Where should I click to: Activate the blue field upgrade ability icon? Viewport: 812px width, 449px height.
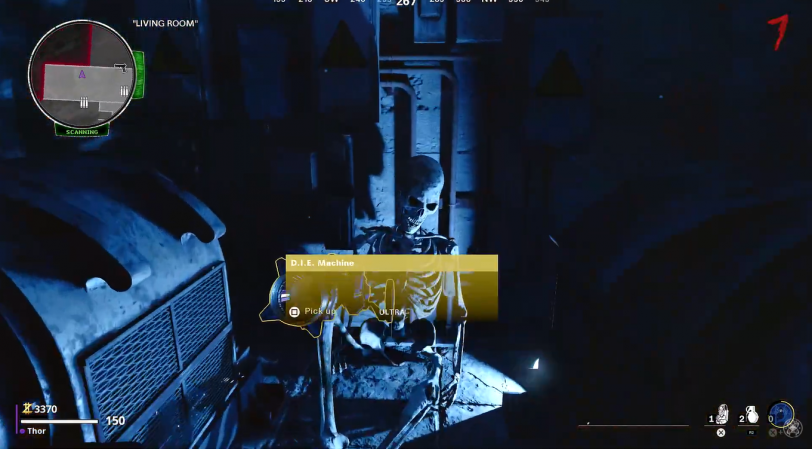pyautogui.click(x=782, y=414)
